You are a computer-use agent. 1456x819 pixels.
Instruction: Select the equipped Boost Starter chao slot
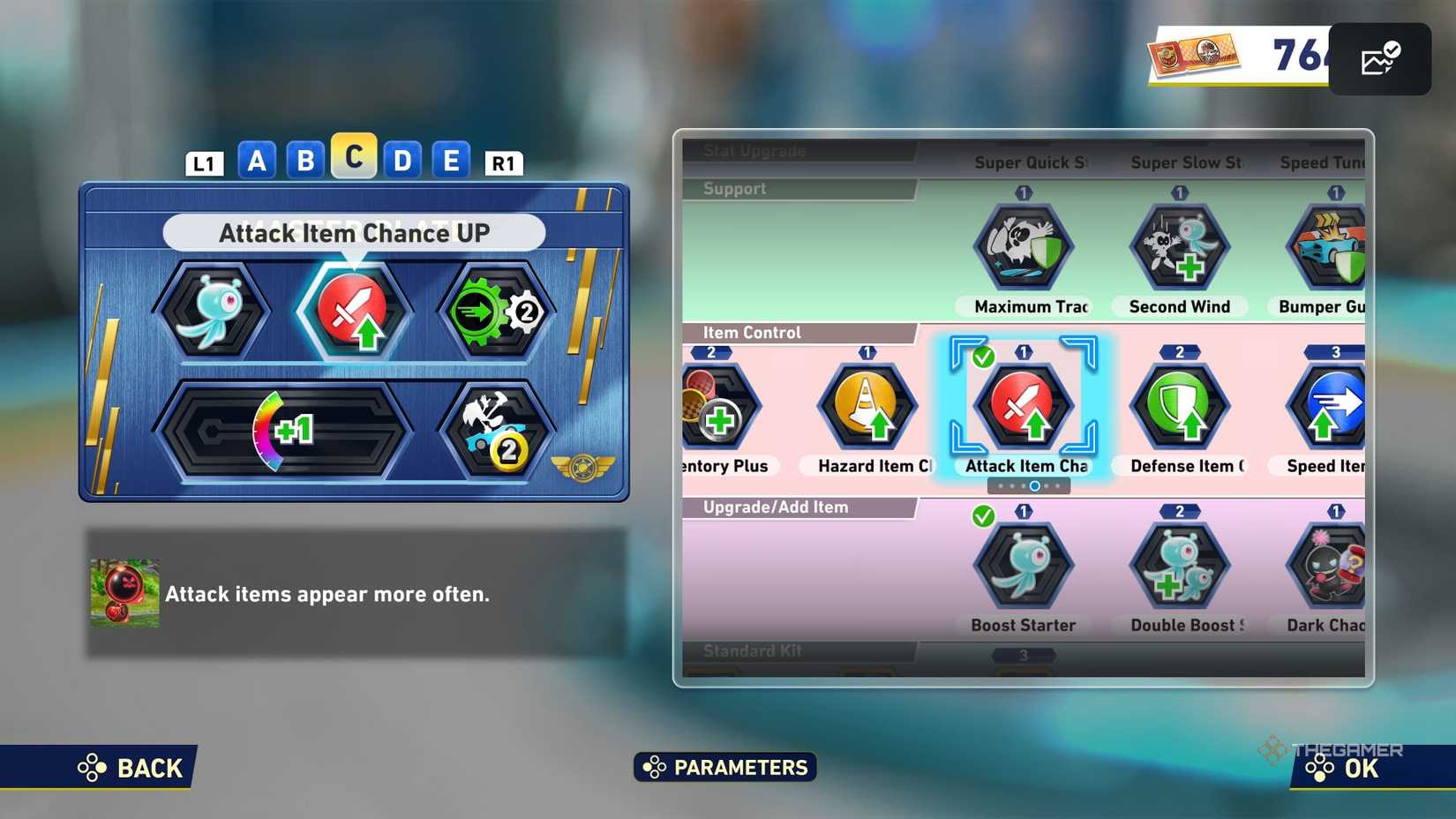[x=212, y=311]
